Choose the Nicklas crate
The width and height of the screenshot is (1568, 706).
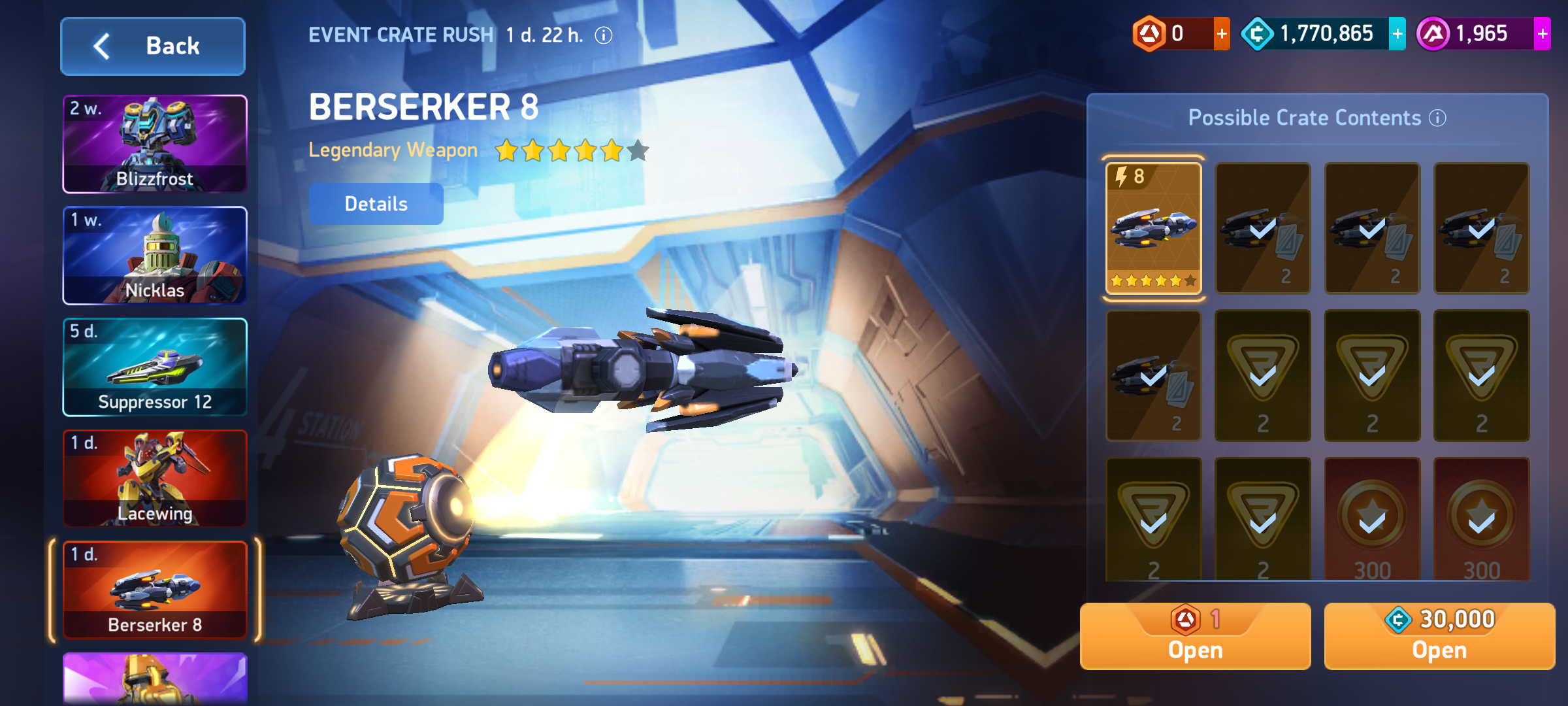click(x=155, y=256)
